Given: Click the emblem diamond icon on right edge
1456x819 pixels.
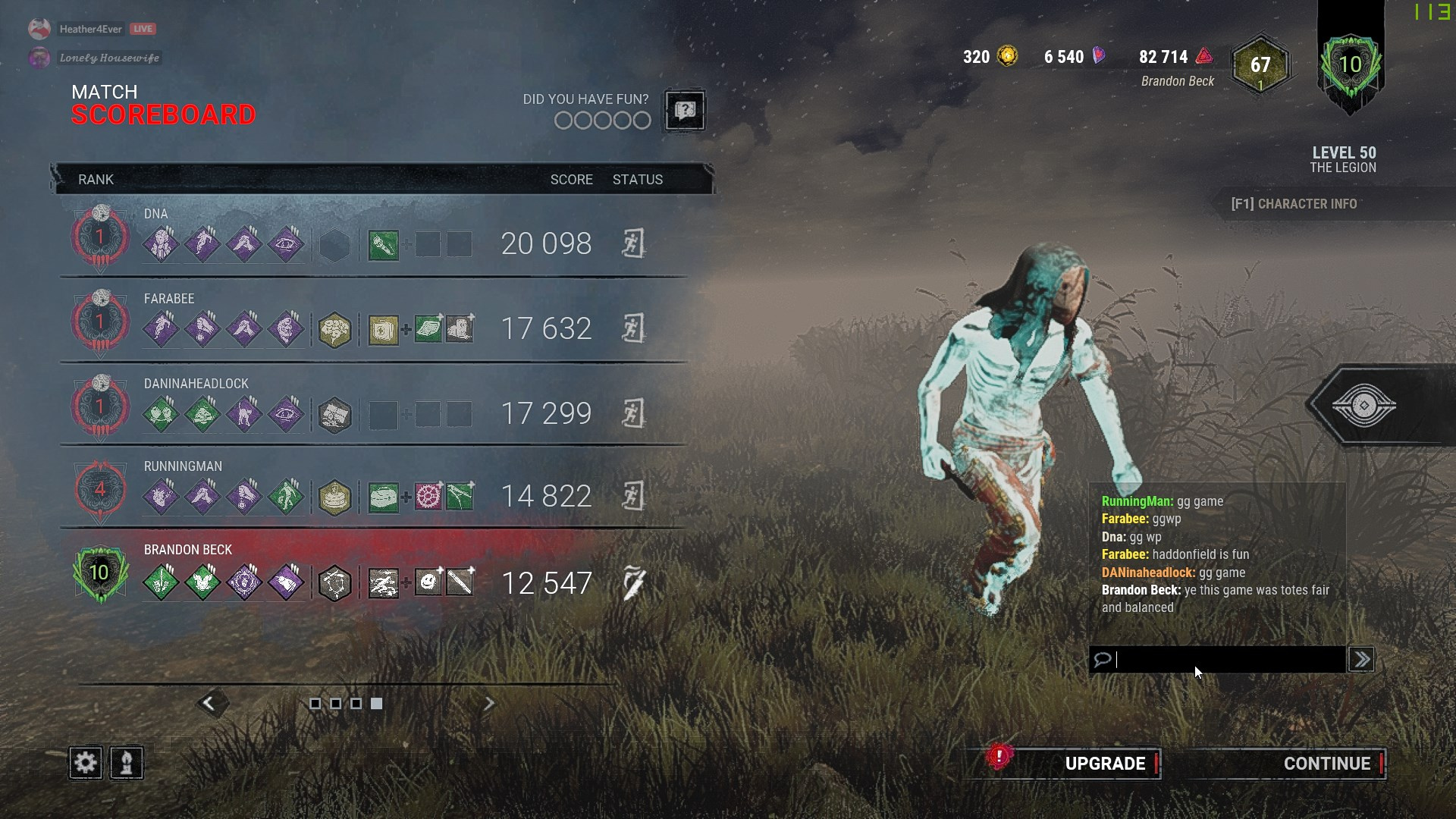Looking at the screenshot, I should tap(1364, 405).
